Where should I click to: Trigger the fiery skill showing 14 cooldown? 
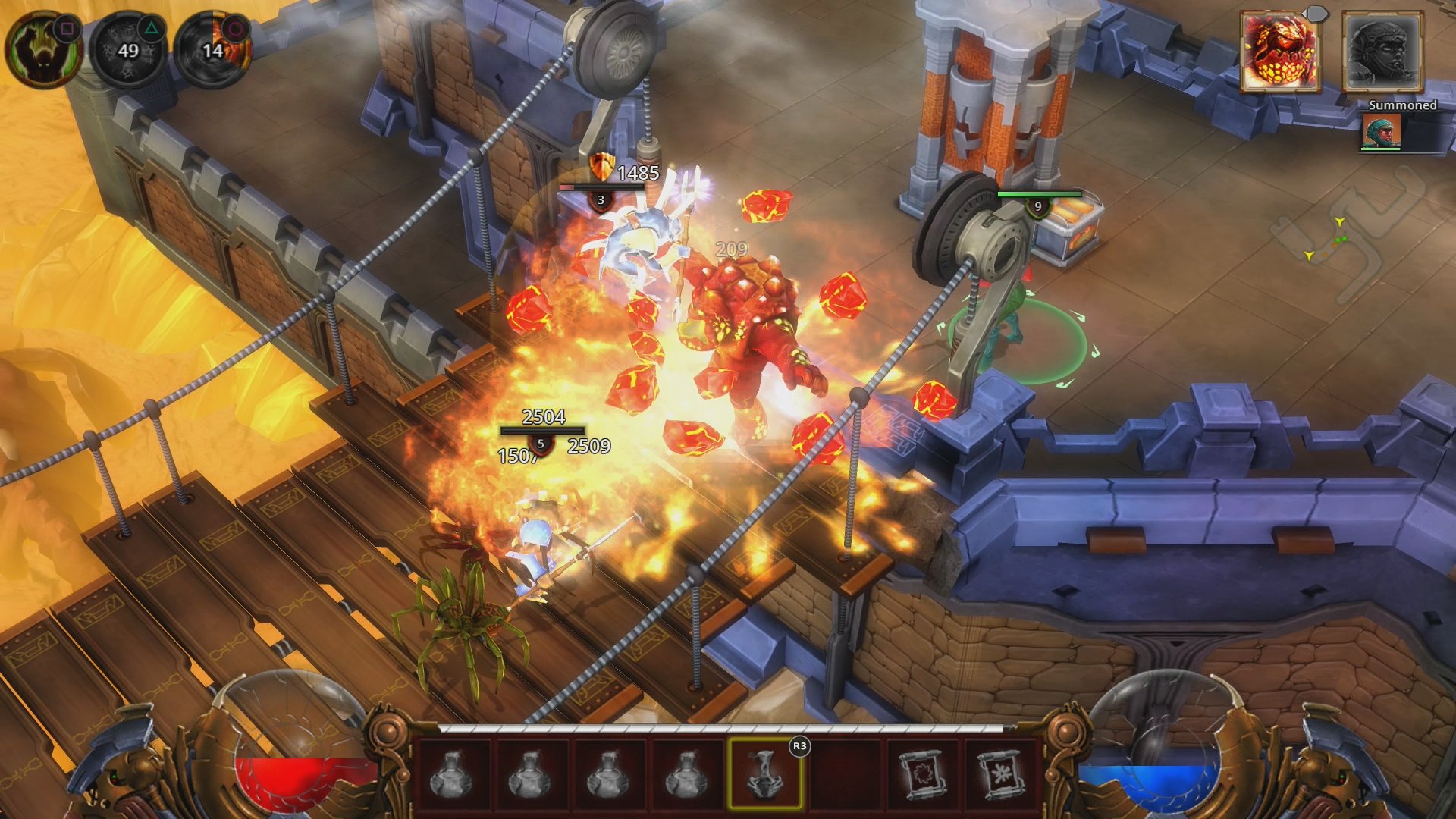tap(213, 50)
